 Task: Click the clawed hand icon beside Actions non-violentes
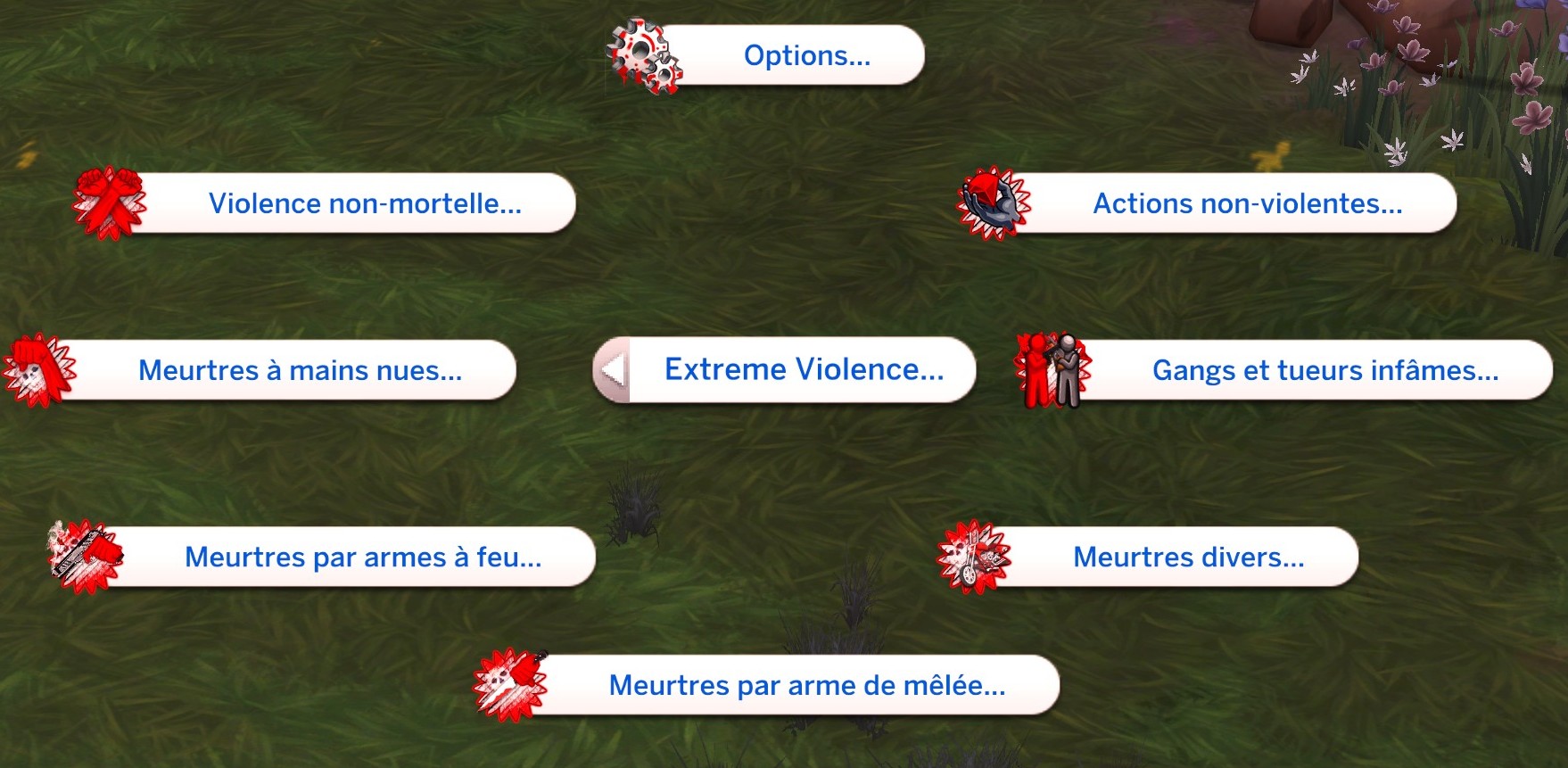990,203
